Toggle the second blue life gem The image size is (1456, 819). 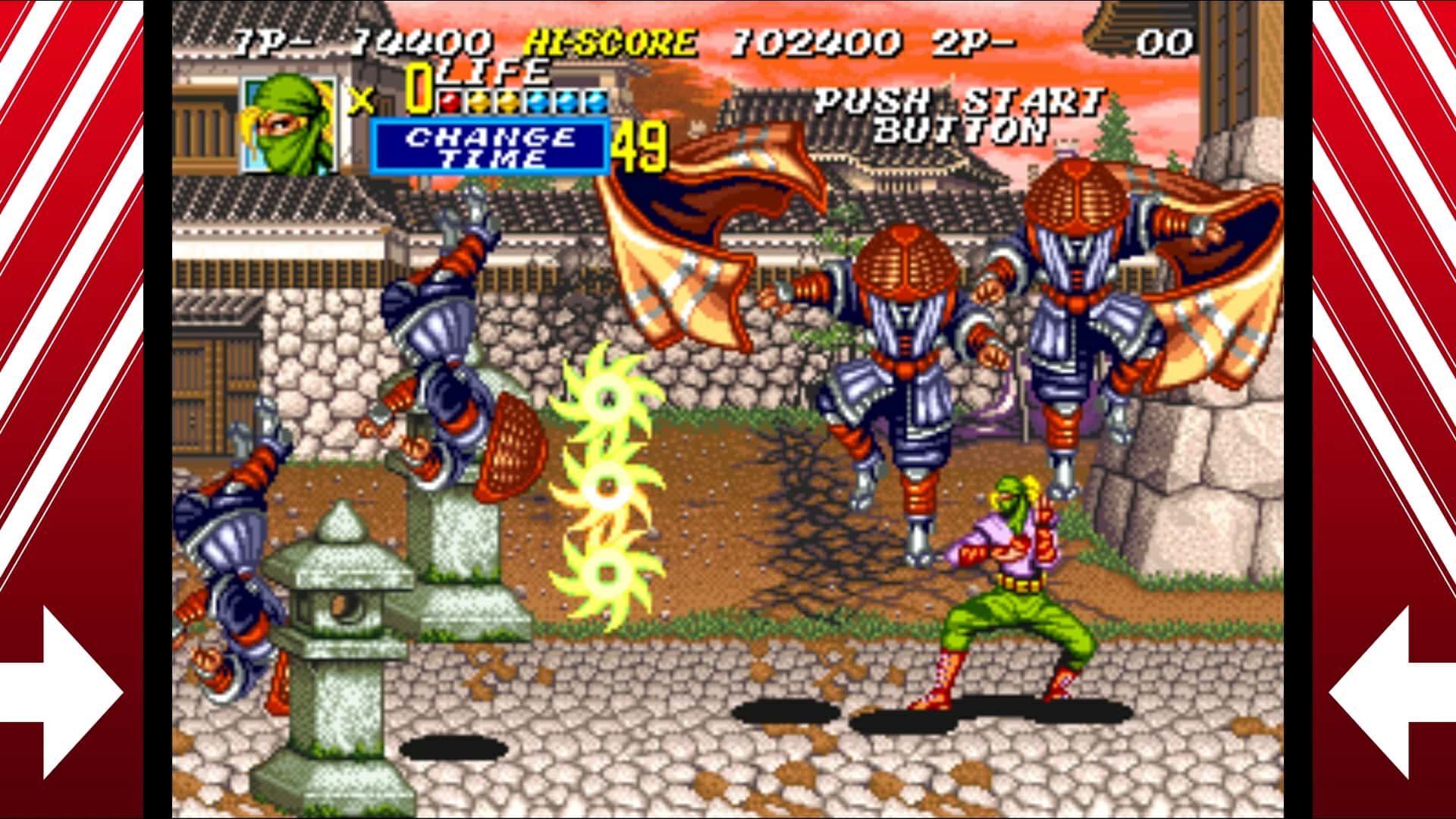(566, 101)
